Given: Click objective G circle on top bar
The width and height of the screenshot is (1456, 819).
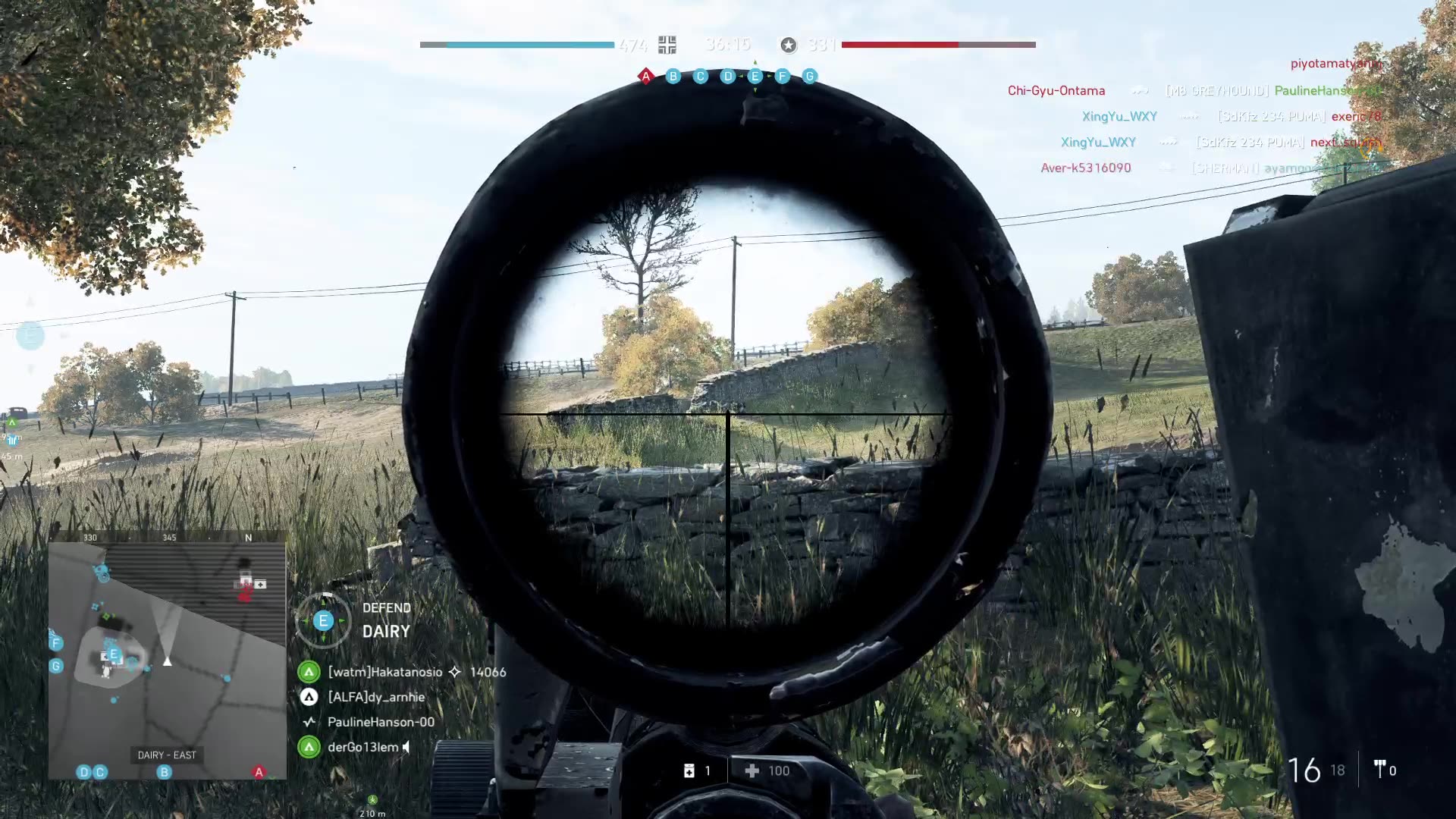Looking at the screenshot, I should tap(808, 76).
